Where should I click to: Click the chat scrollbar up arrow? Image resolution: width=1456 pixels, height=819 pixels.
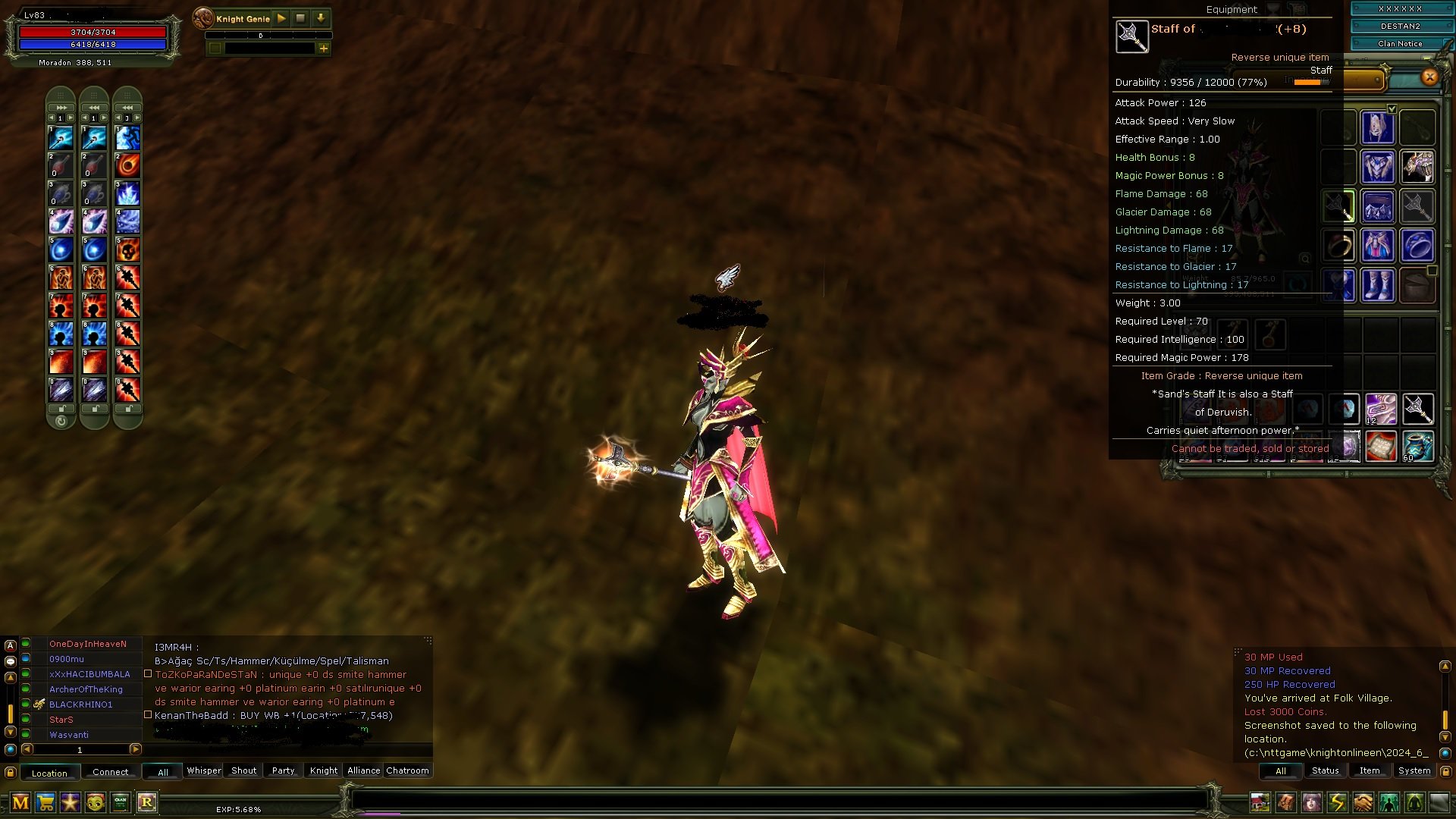click(x=11, y=677)
